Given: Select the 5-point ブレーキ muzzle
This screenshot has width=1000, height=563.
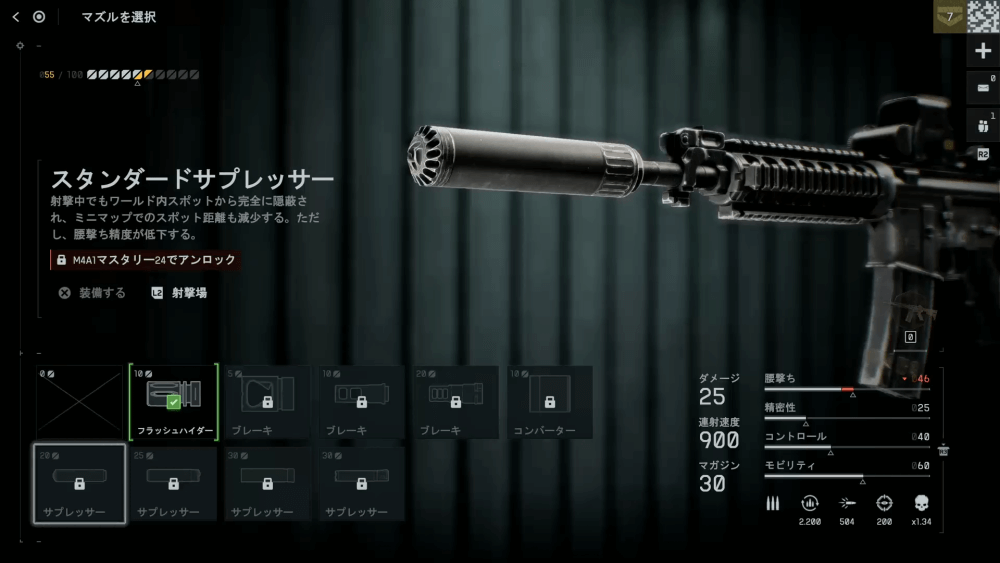Looking at the screenshot, I should point(267,402).
